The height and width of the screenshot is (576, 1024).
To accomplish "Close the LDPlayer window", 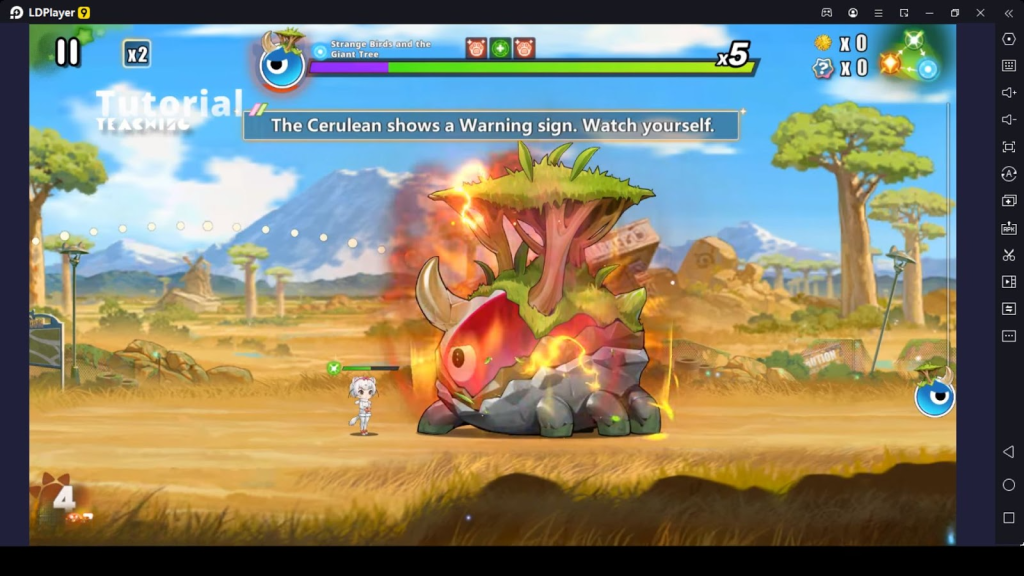I will (x=980, y=12).
